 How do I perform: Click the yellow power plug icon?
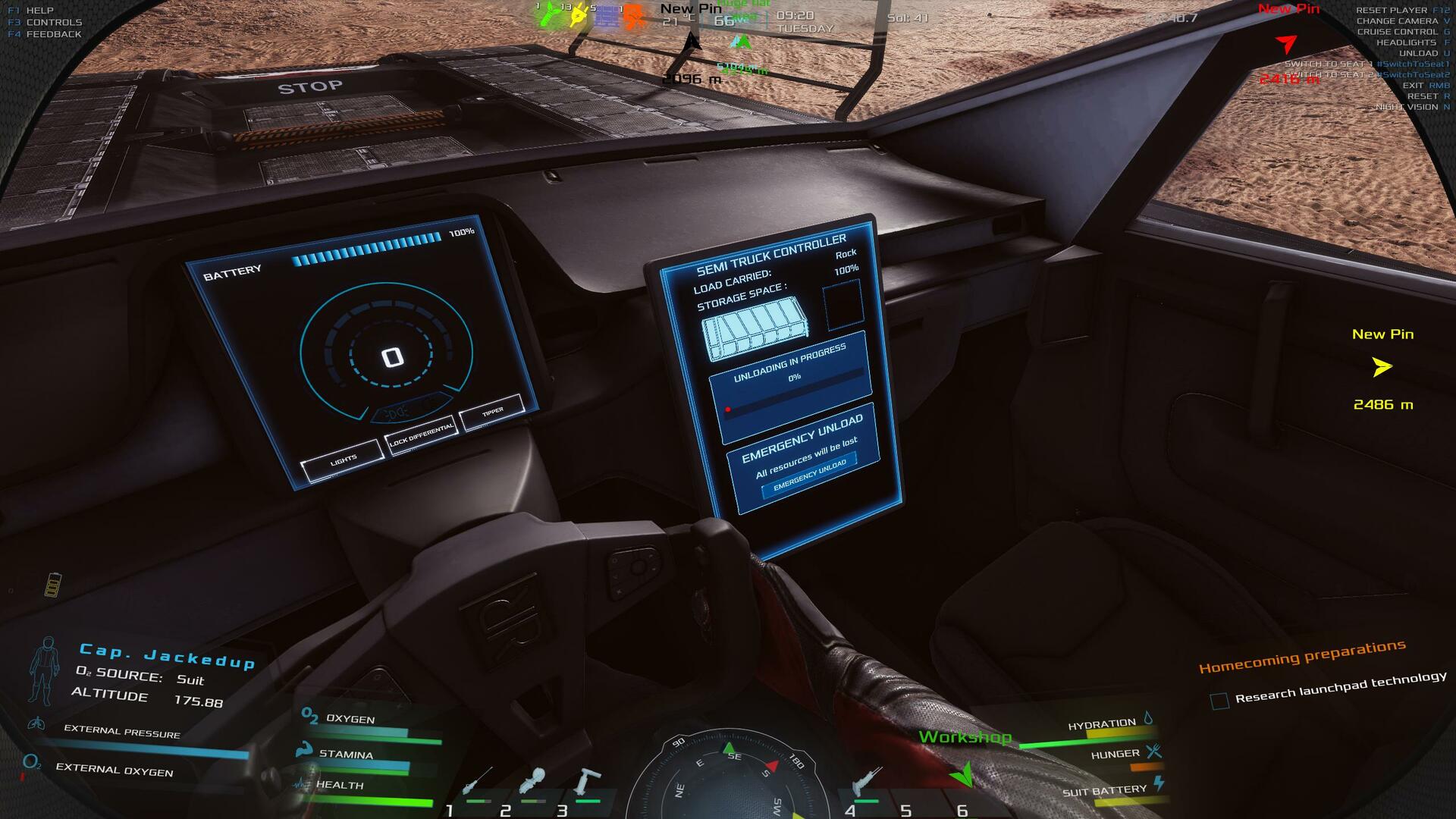tap(579, 15)
